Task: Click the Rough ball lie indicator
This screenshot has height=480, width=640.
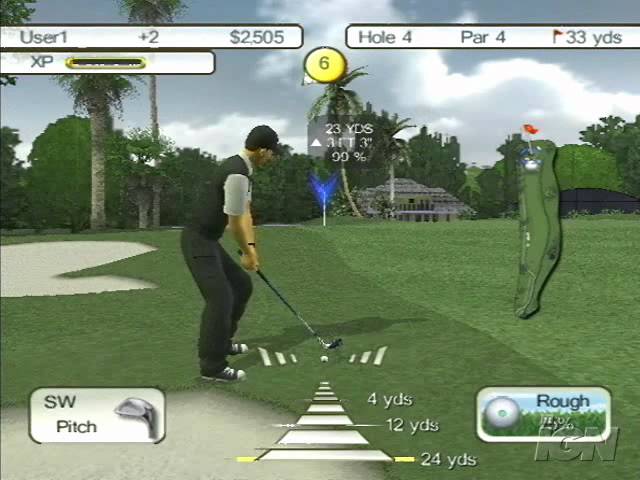Action: tap(543, 414)
